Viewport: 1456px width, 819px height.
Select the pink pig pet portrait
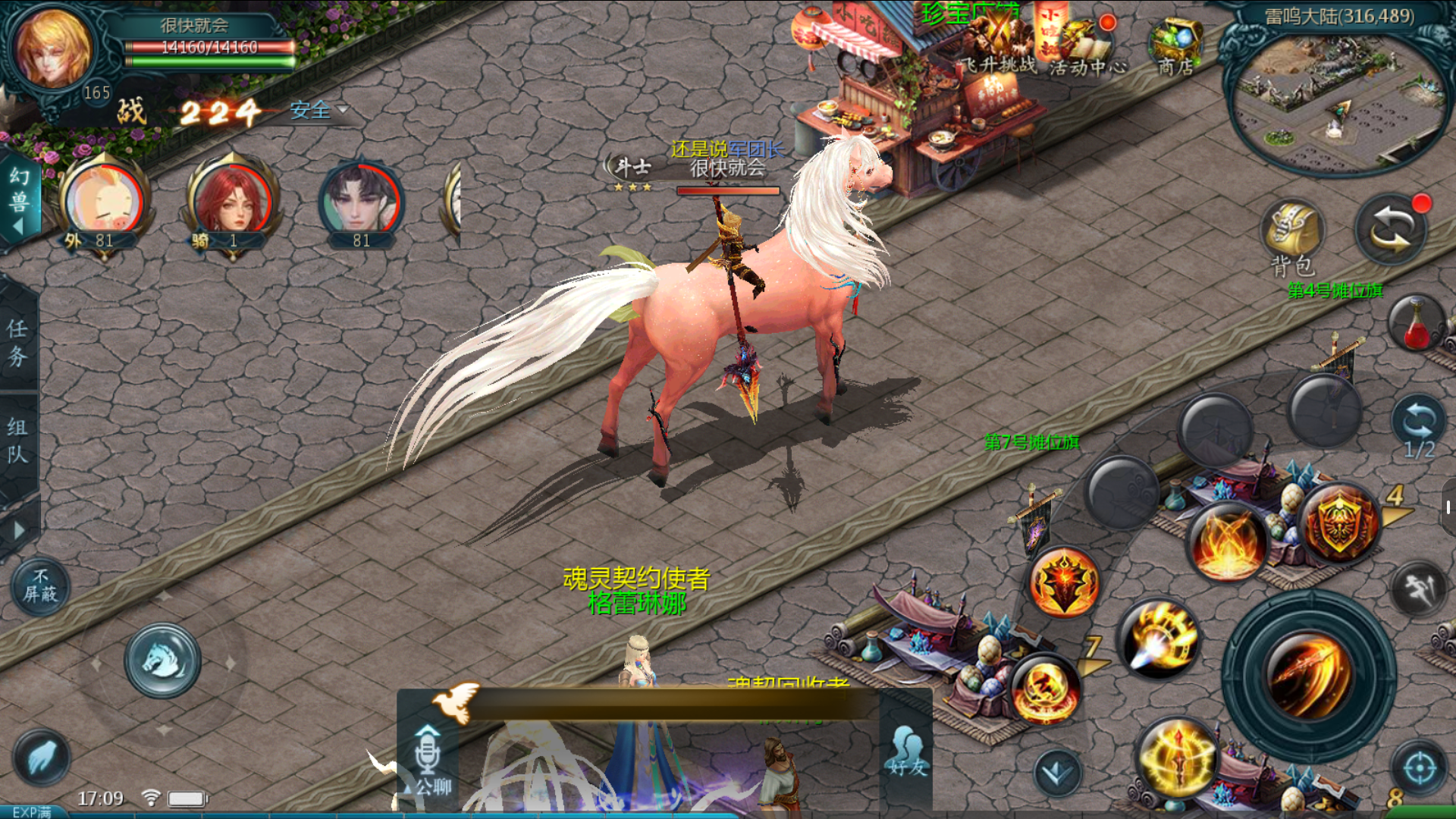pyautogui.click(x=104, y=201)
